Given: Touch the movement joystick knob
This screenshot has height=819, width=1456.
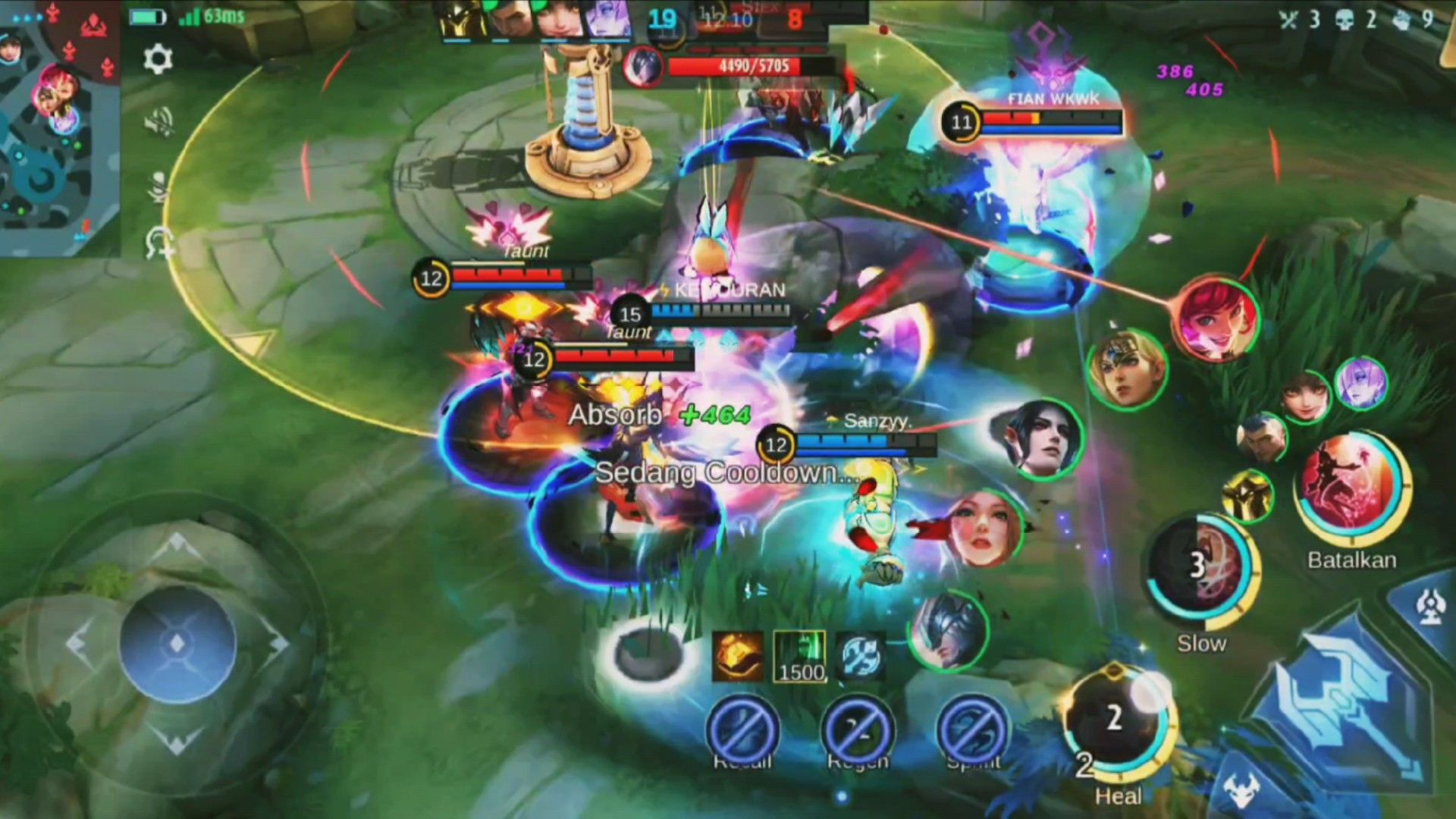Looking at the screenshot, I should [177, 644].
